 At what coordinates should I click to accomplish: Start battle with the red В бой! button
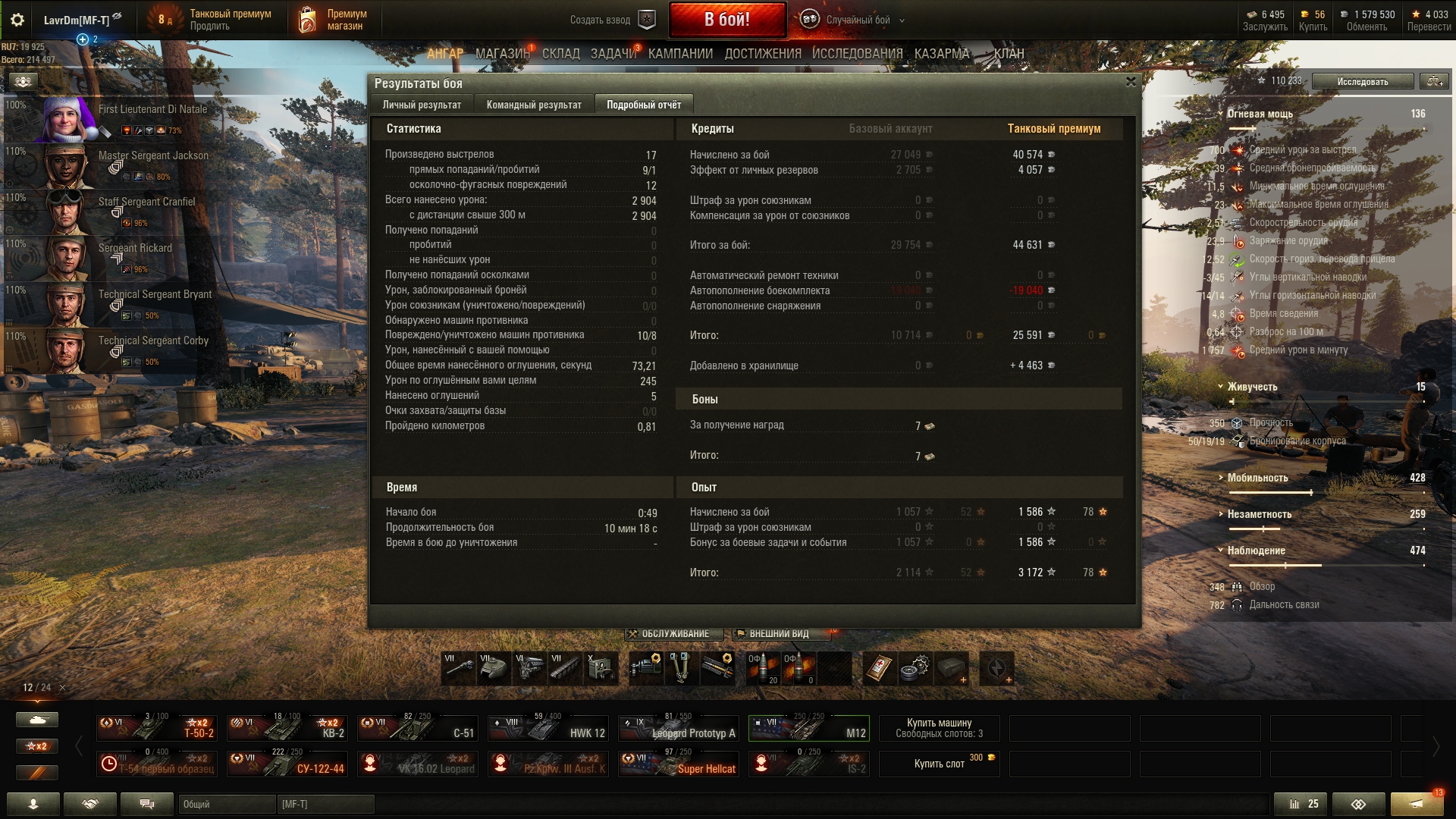726,20
